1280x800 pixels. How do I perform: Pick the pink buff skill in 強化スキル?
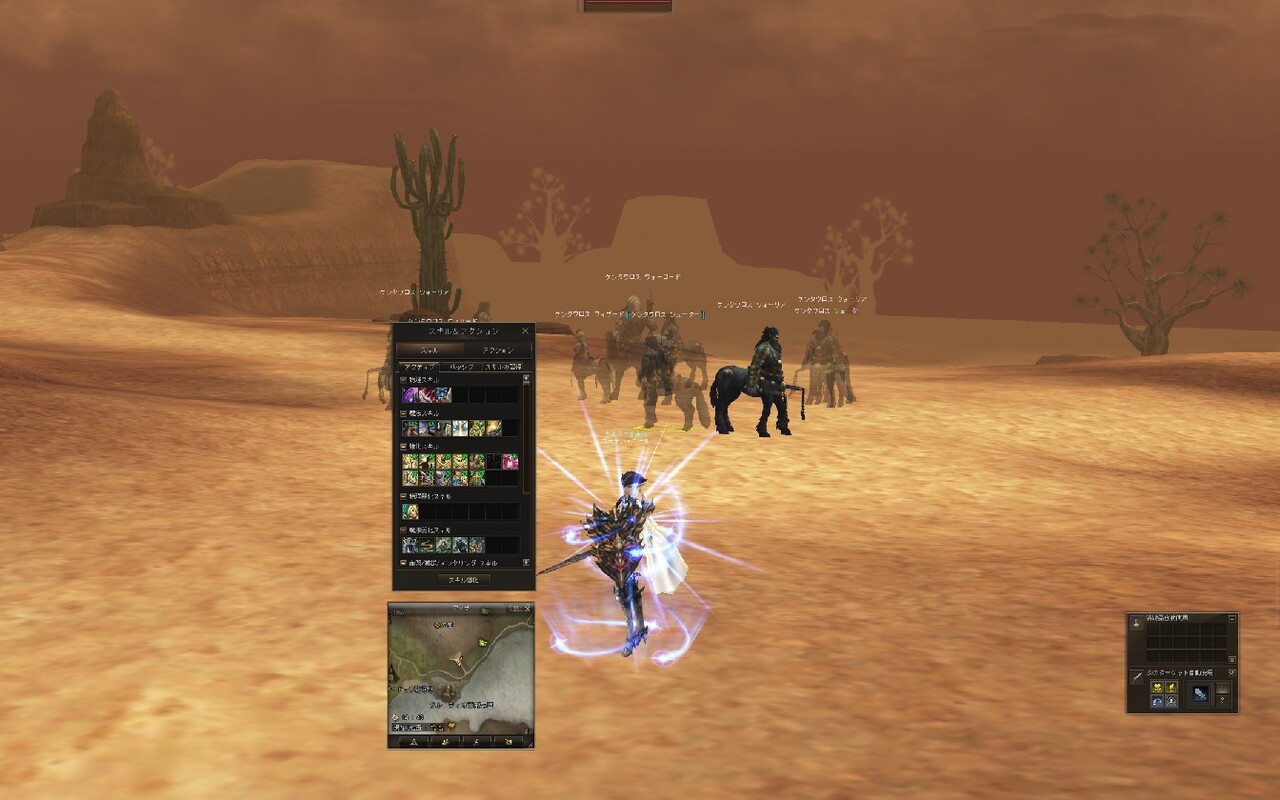(x=511, y=462)
